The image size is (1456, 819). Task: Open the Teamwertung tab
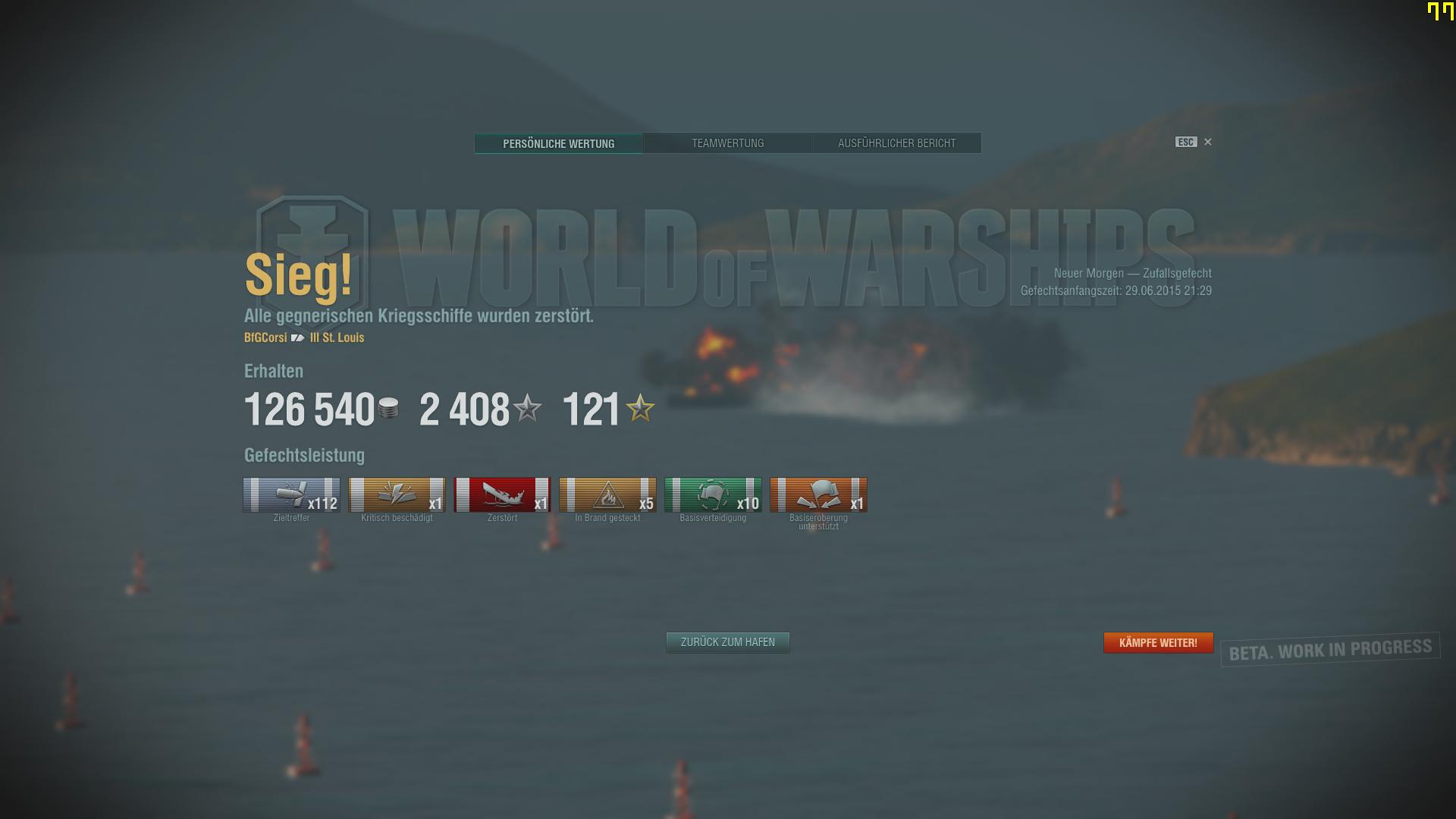727,143
